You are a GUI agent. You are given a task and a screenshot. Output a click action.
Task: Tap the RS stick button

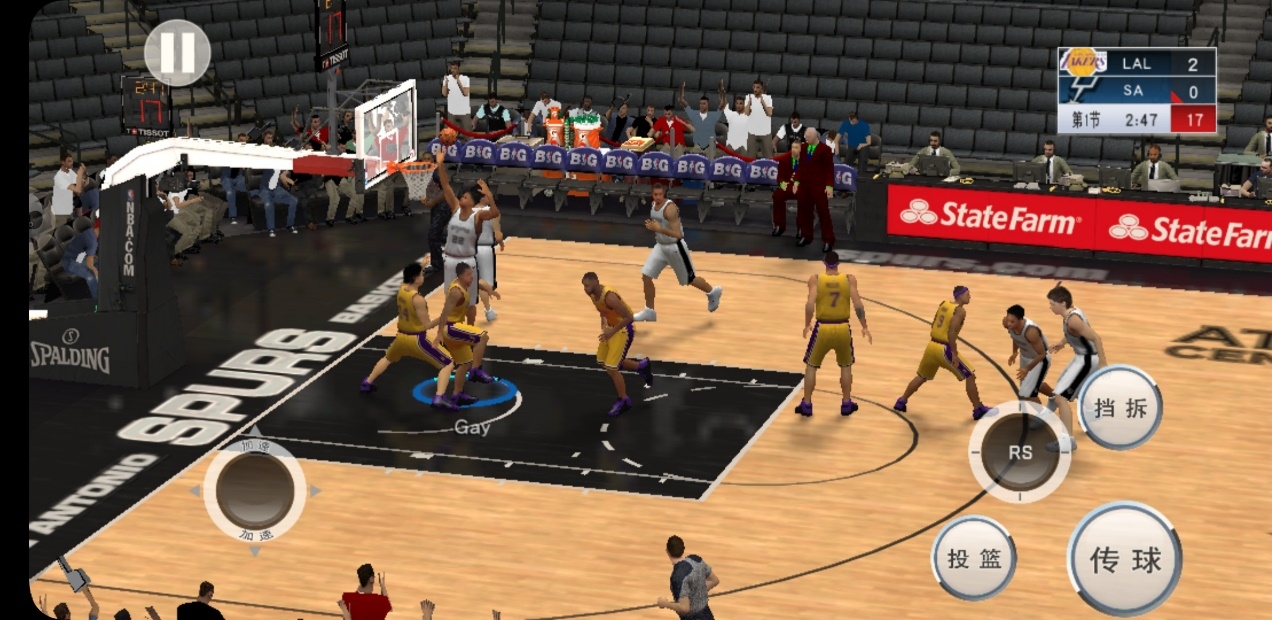click(x=1019, y=452)
